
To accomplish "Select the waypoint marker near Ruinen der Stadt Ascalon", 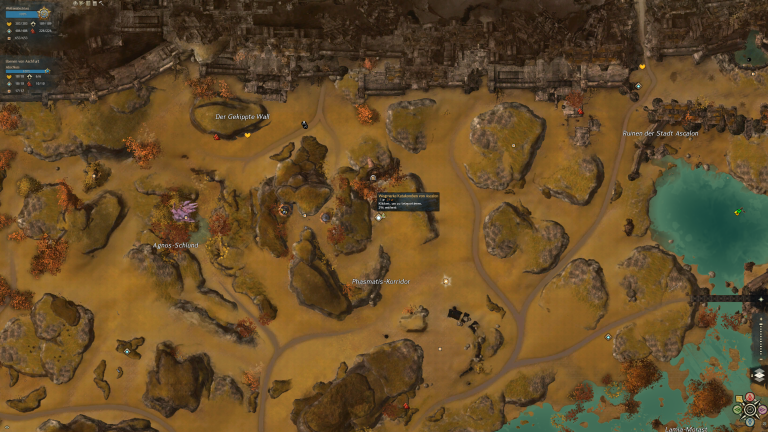I will (638, 86).
